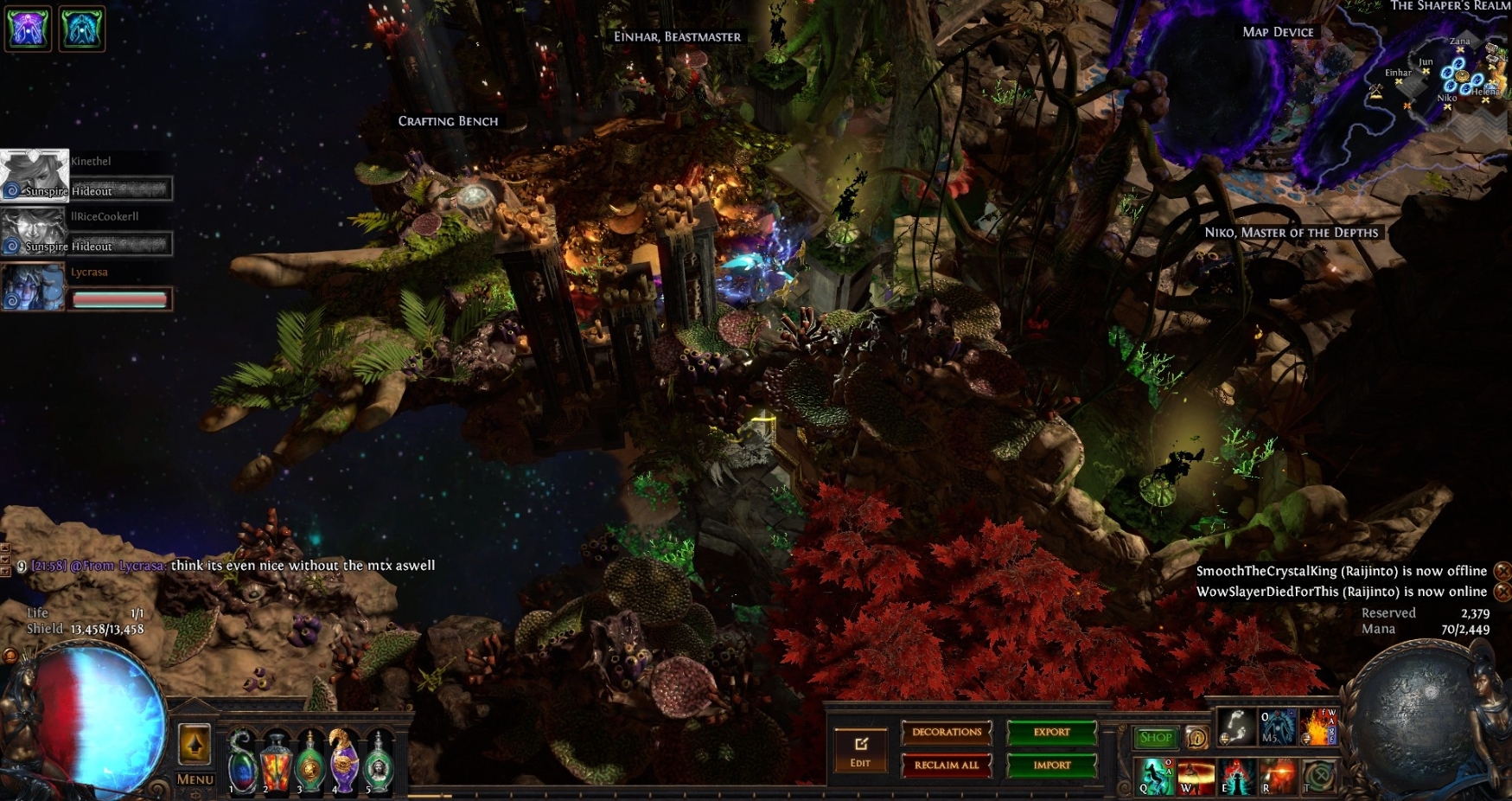Use the green silver-bust flask in slot 5
The width and height of the screenshot is (1512, 801).
(378, 762)
